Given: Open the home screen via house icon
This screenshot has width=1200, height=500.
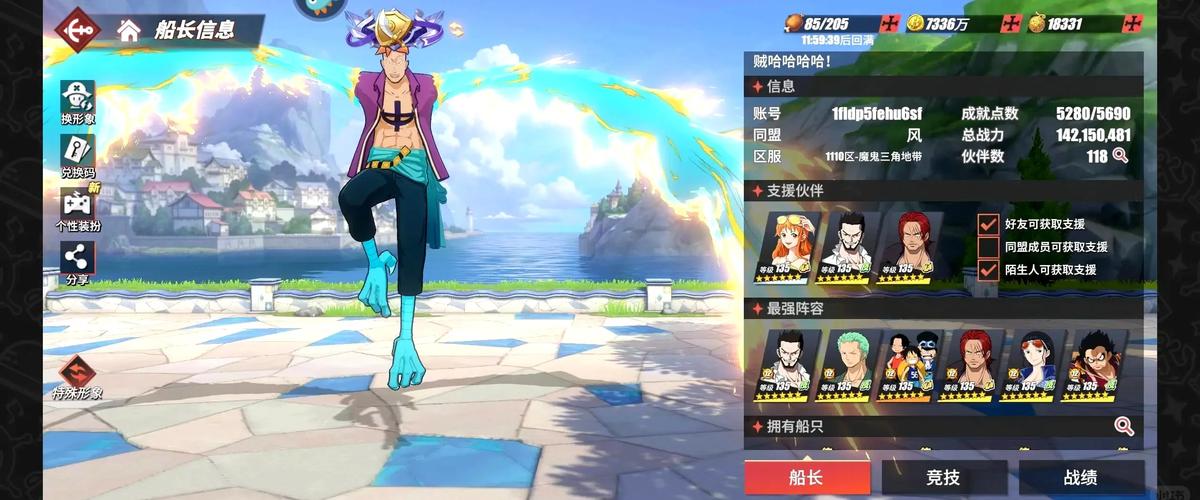Looking at the screenshot, I should (x=129, y=28).
